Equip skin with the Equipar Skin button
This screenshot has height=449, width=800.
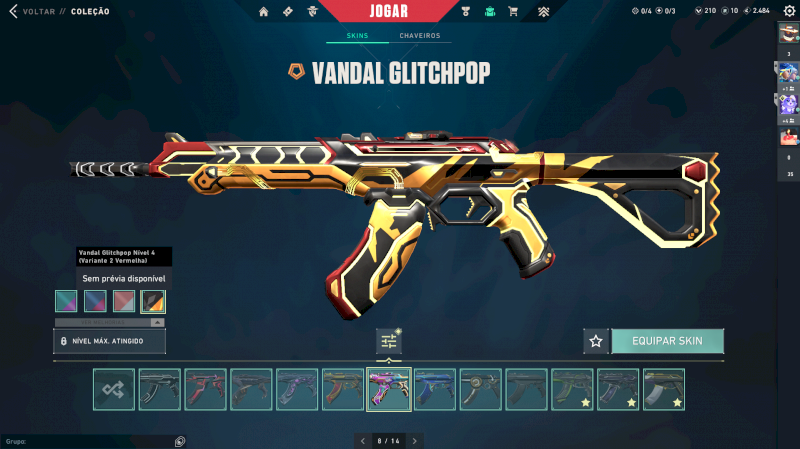click(667, 341)
